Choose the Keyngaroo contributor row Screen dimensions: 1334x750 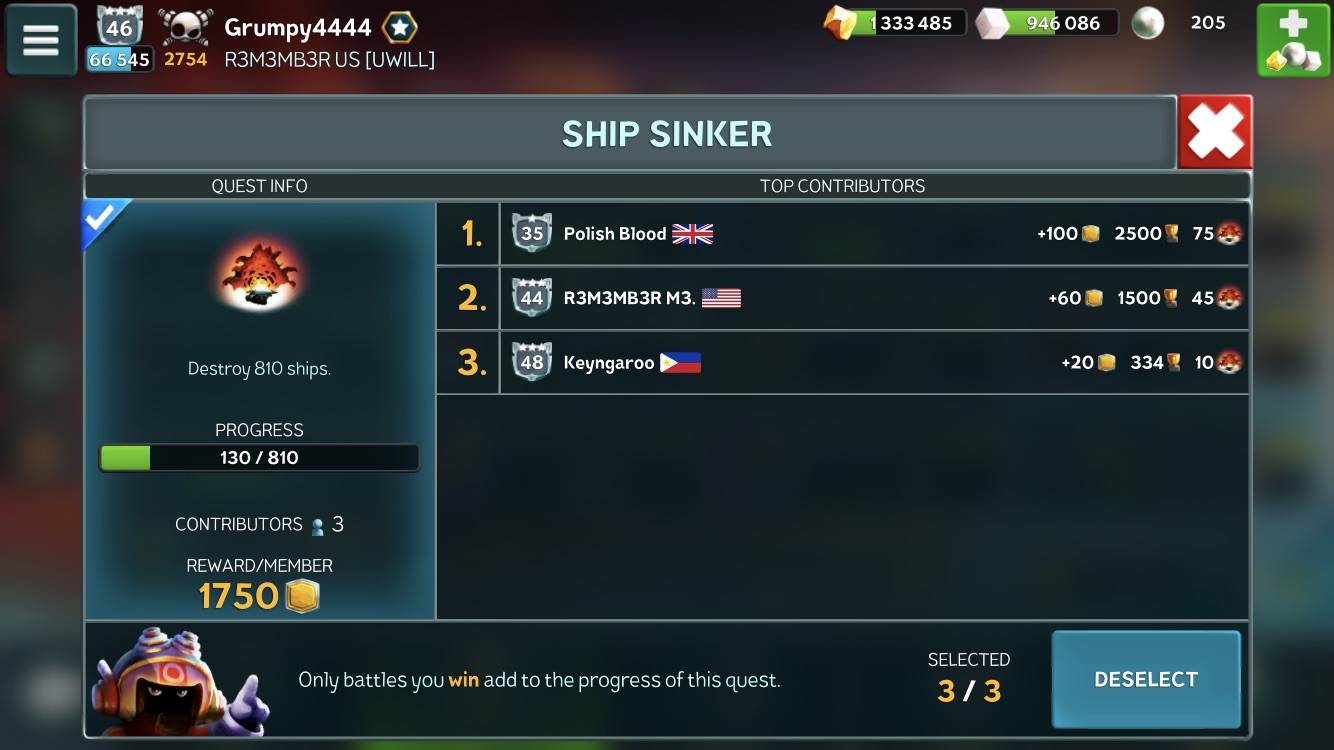click(843, 362)
